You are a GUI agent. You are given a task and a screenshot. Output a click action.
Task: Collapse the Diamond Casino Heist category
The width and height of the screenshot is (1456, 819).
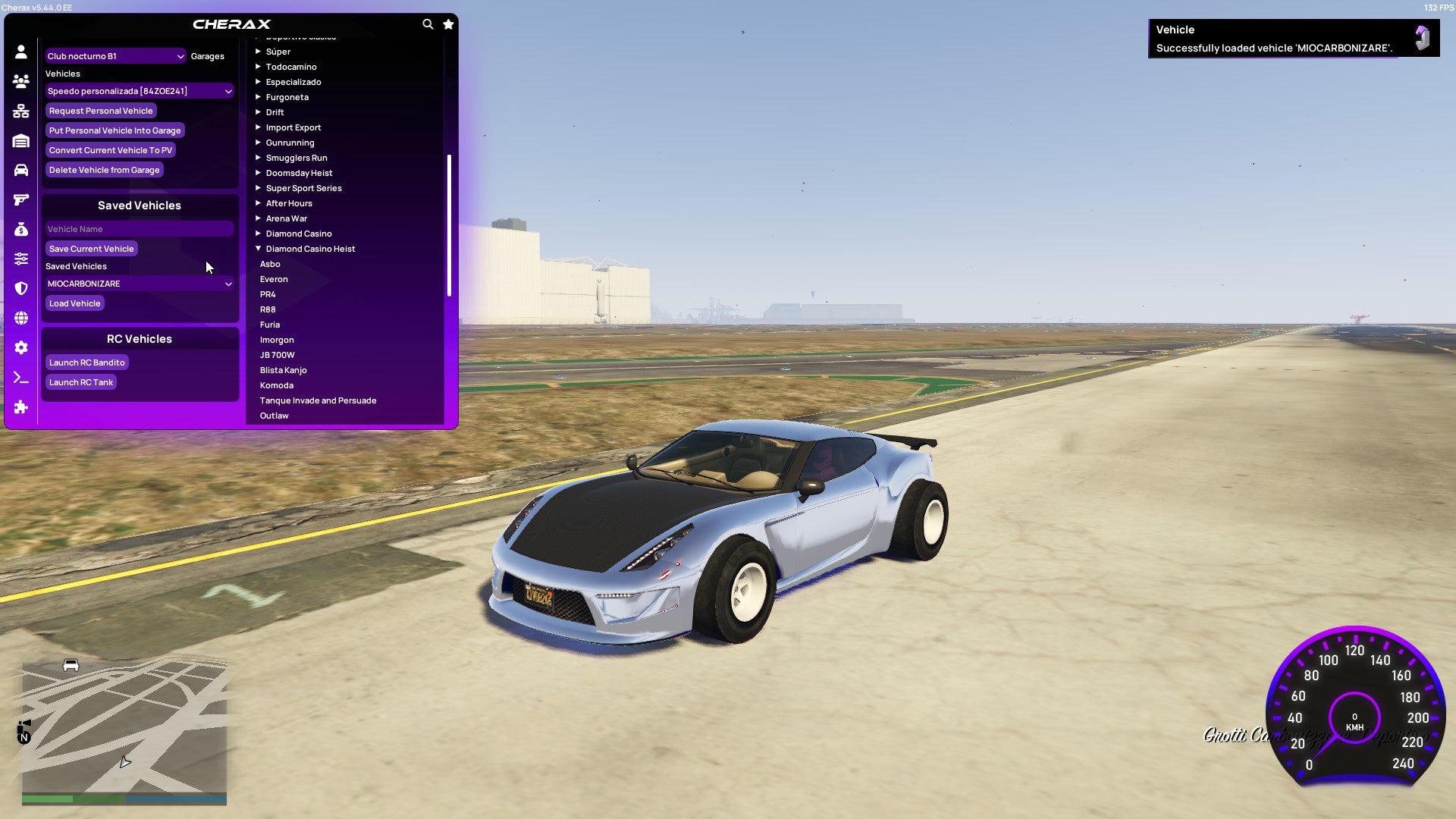pyautogui.click(x=309, y=248)
